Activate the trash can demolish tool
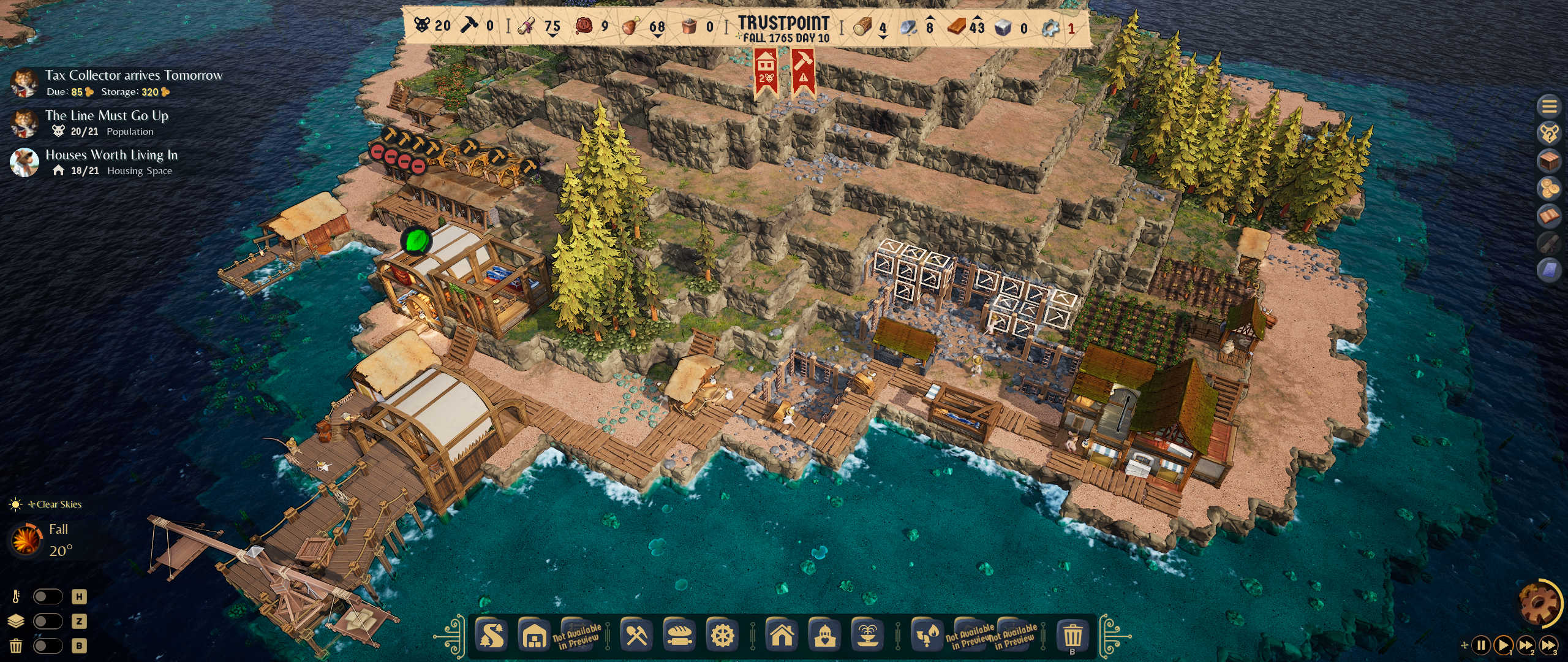The height and width of the screenshot is (662, 1568). 1072,636
